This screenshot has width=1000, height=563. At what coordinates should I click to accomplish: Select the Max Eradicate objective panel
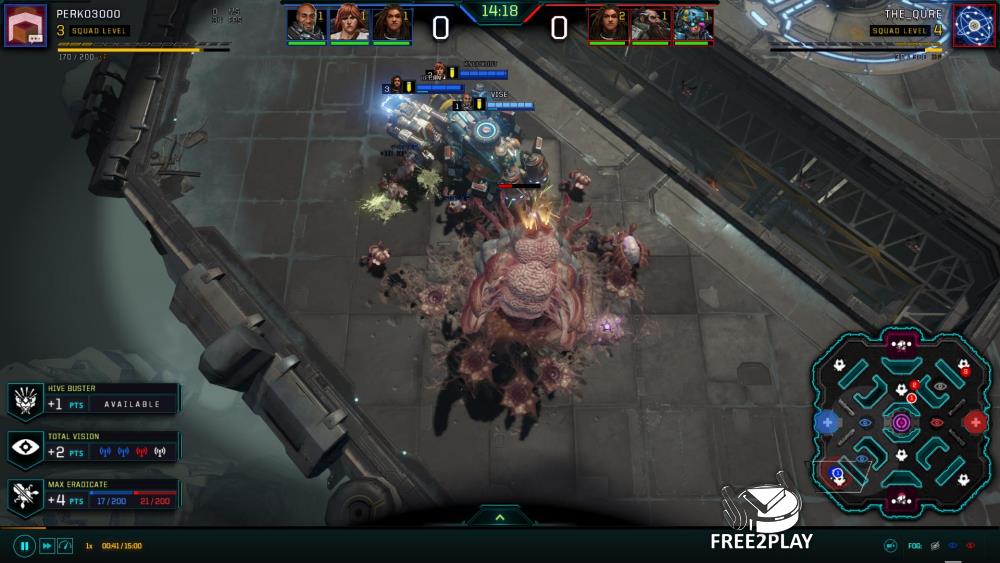[94, 495]
